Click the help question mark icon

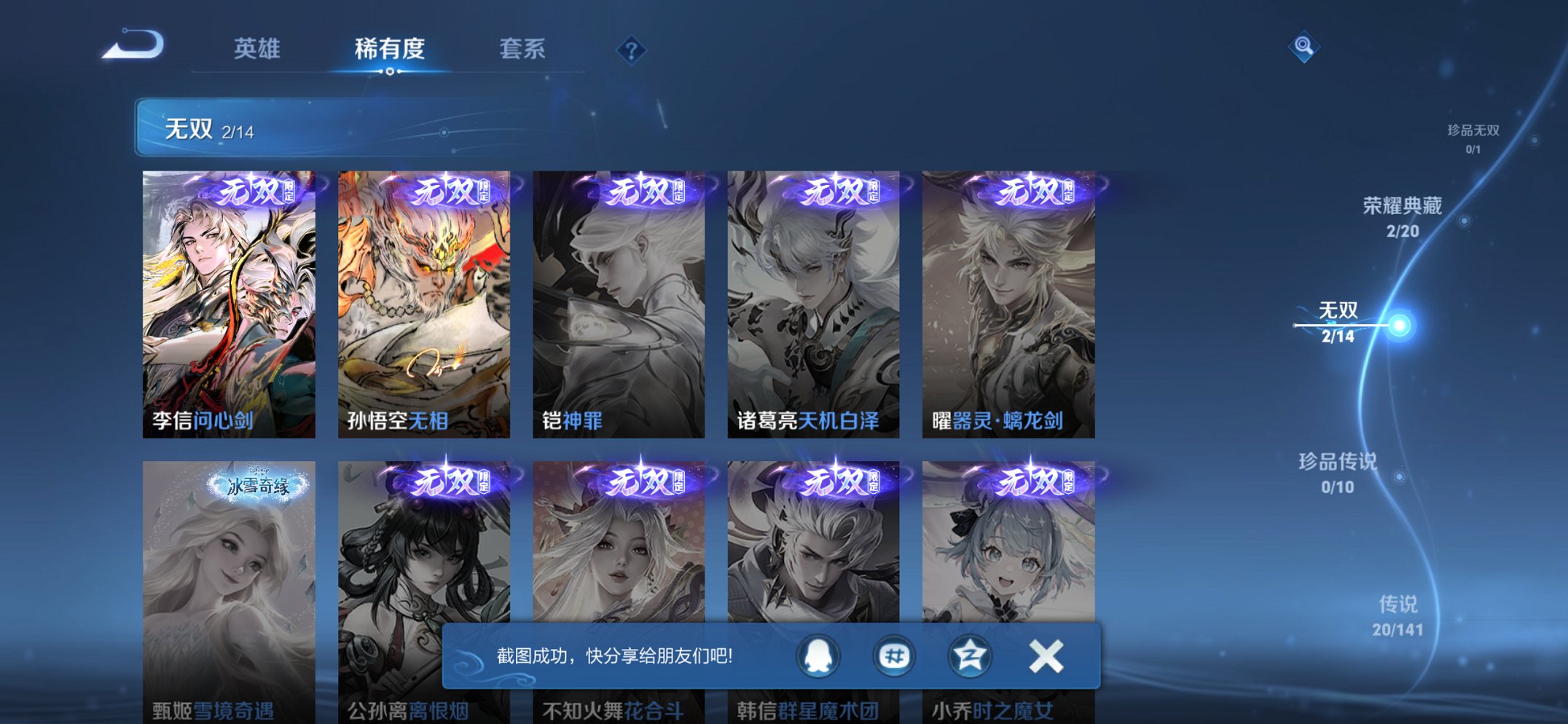pos(633,50)
